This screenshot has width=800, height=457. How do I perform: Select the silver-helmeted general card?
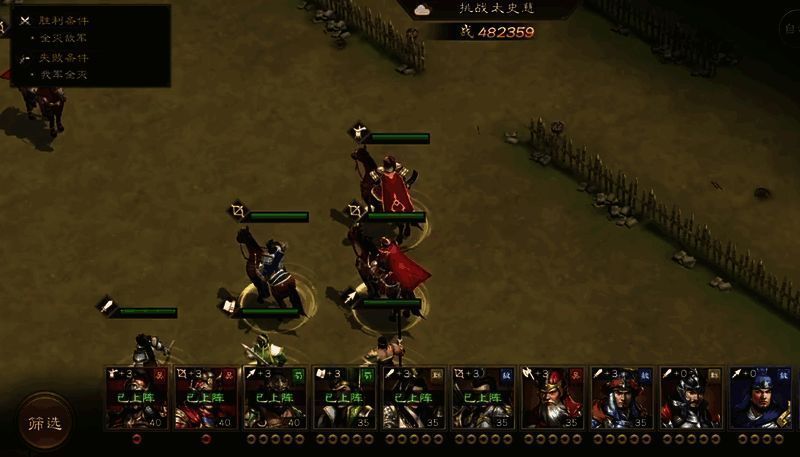point(691,398)
